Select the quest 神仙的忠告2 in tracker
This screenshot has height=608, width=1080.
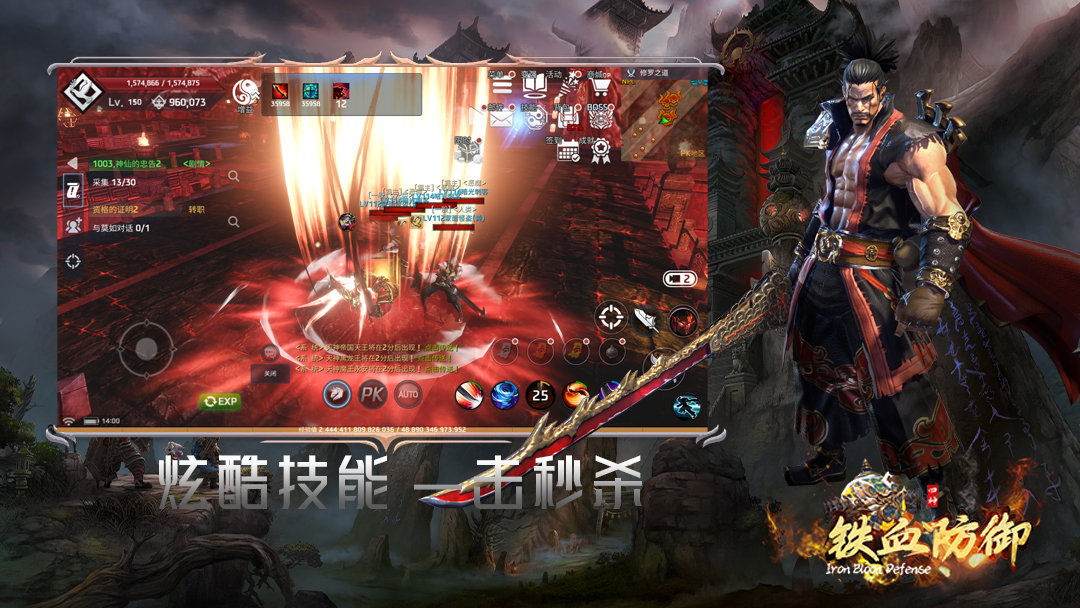pyautogui.click(x=127, y=163)
